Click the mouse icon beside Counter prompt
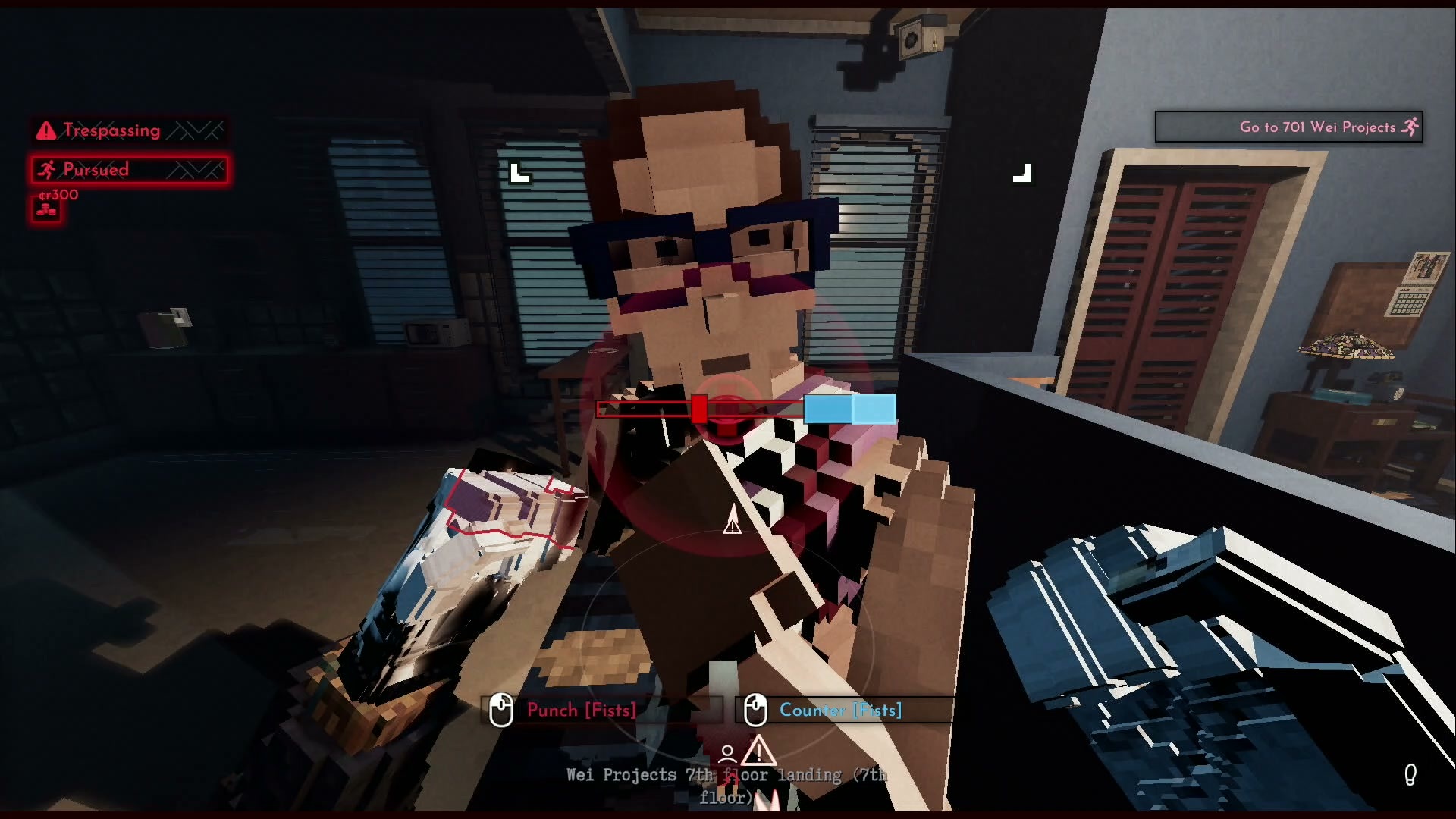 click(x=755, y=711)
